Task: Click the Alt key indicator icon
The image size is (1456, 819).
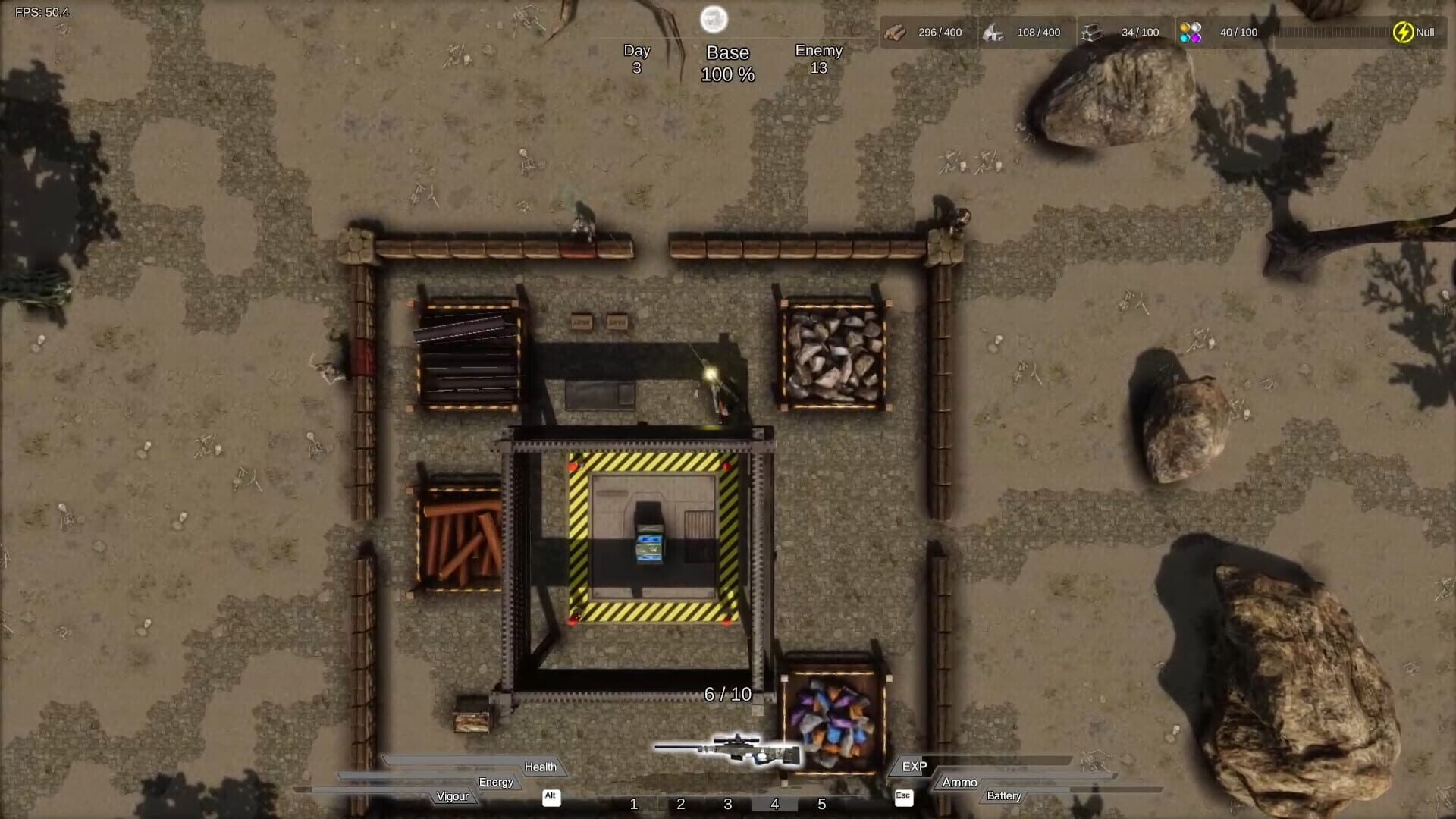Action: pos(551,798)
